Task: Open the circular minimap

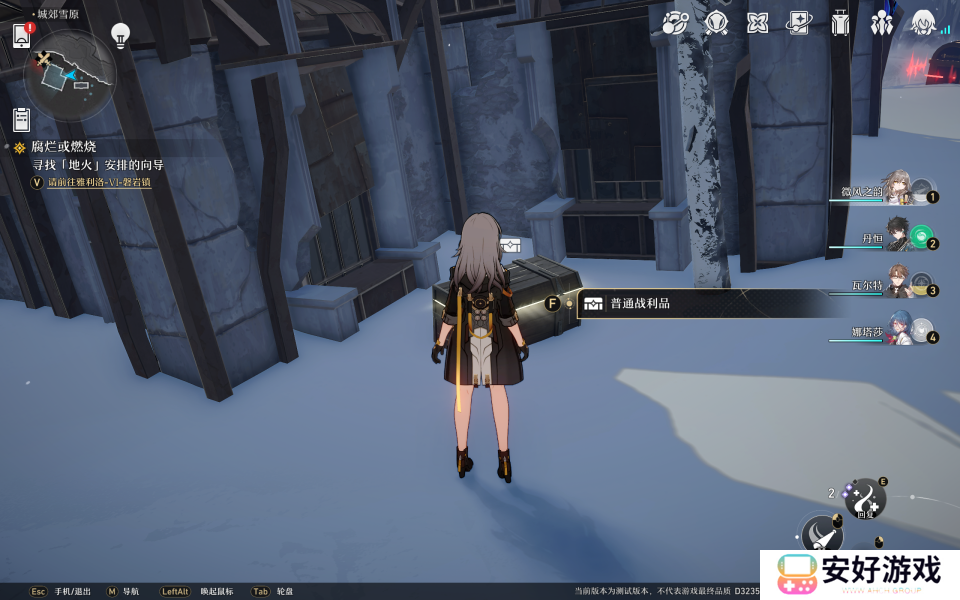Action: pos(70,75)
